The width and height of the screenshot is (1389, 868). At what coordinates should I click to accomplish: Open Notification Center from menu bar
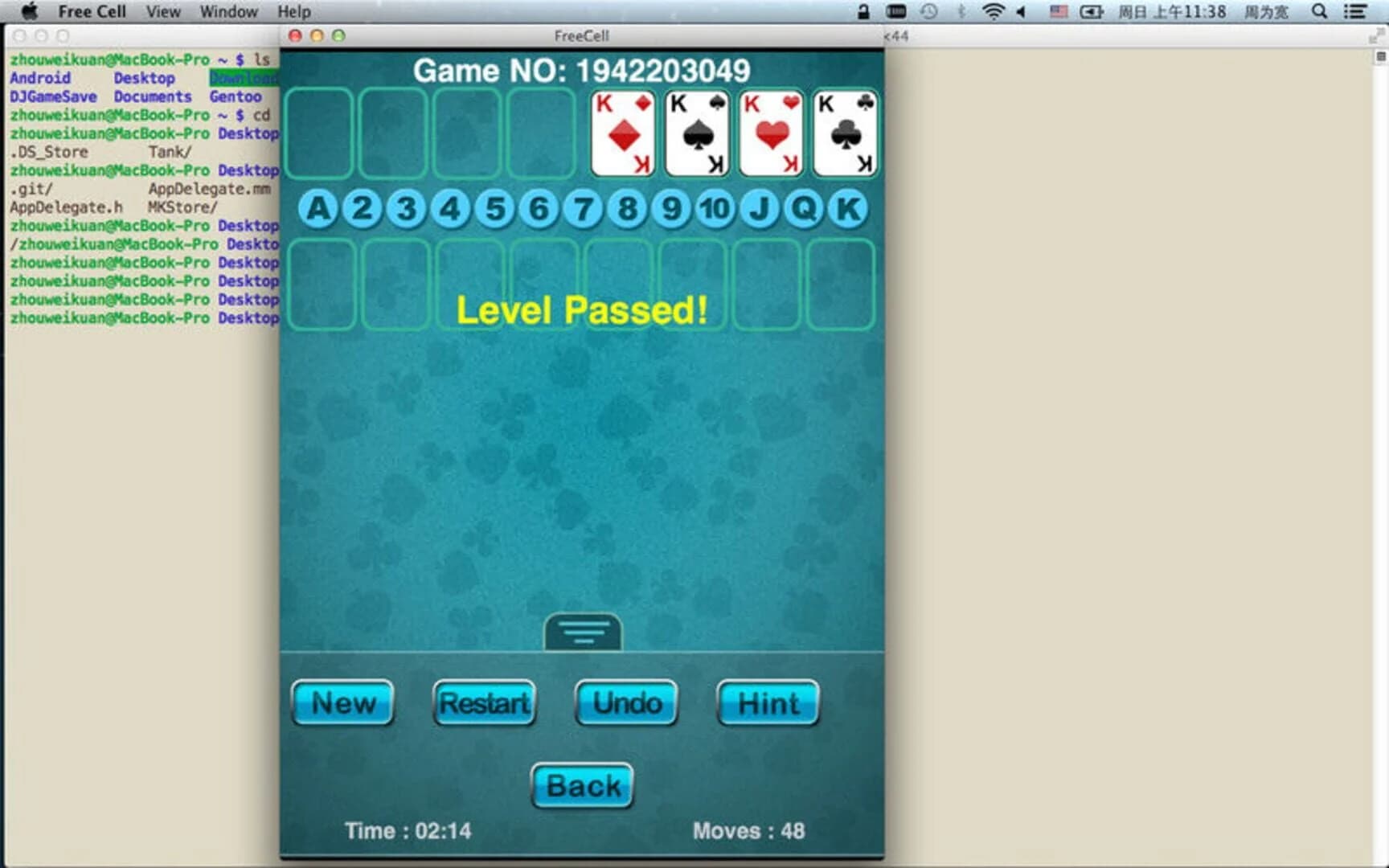click(1356, 11)
